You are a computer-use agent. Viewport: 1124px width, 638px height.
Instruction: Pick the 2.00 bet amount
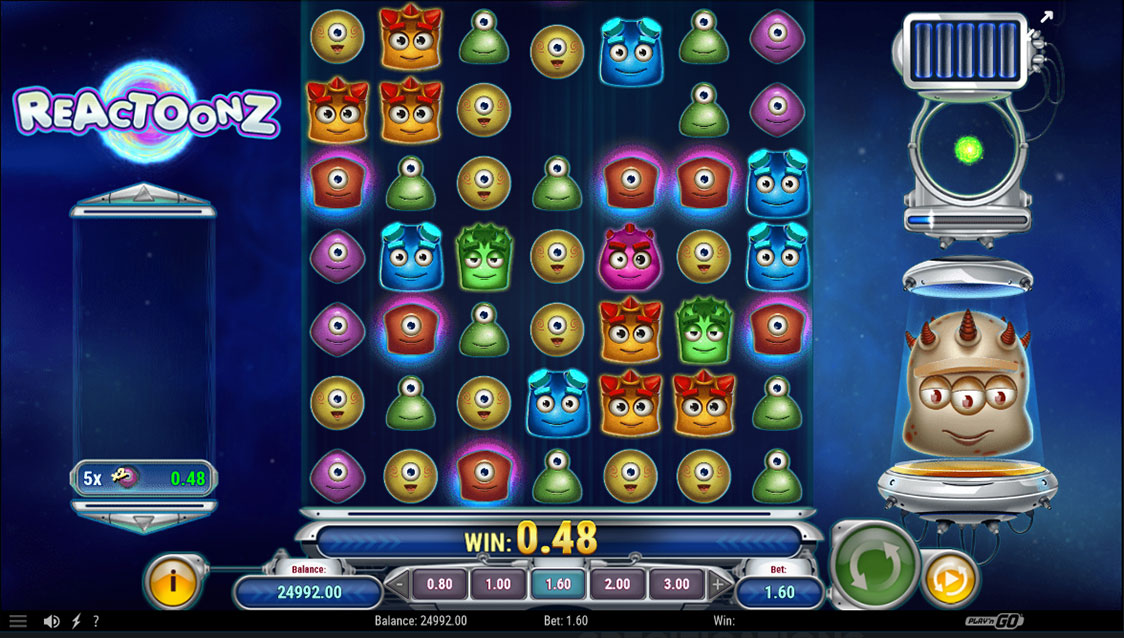pos(617,584)
